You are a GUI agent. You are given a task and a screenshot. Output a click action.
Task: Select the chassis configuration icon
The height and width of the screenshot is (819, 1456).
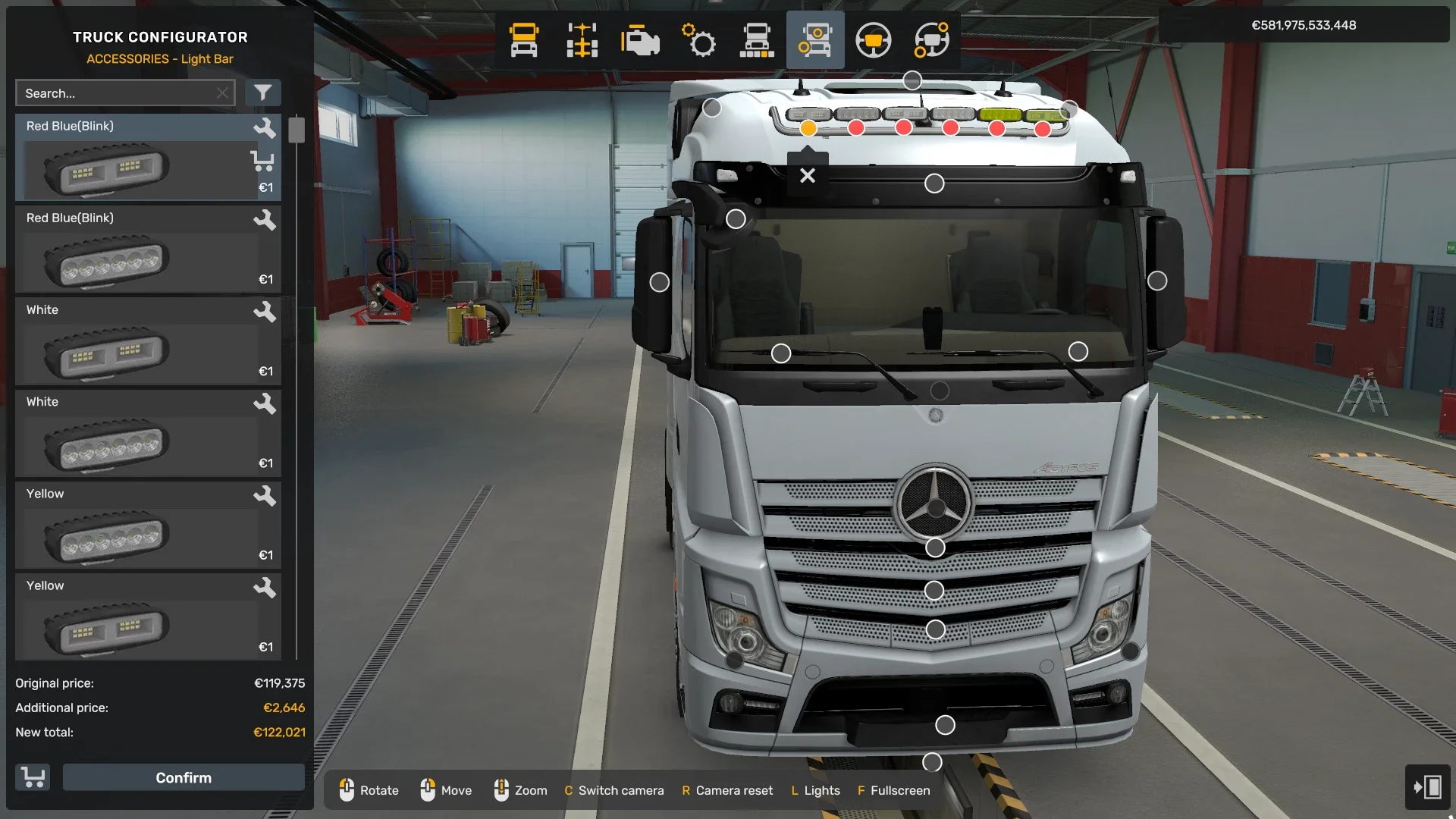tap(582, 40)
